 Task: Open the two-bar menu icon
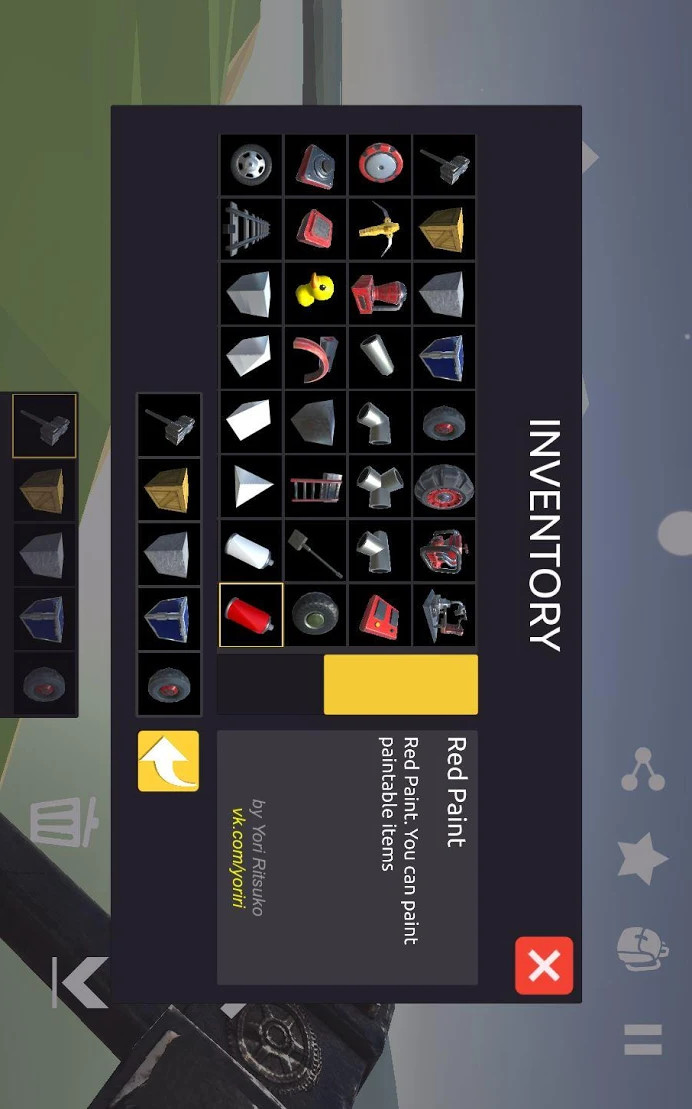642,1039
